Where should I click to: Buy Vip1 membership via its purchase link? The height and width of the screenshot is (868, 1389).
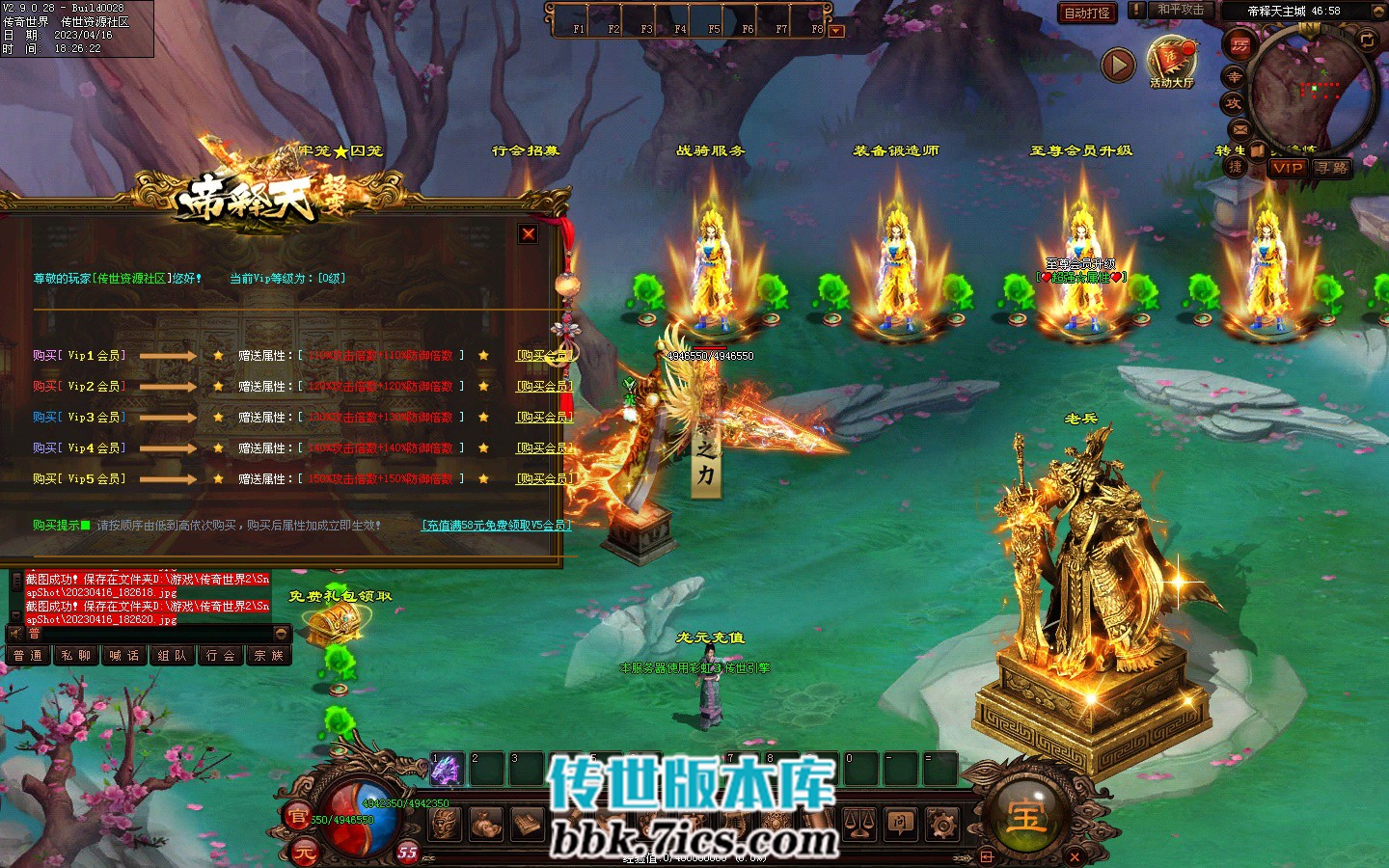click(x=545, y=356)
